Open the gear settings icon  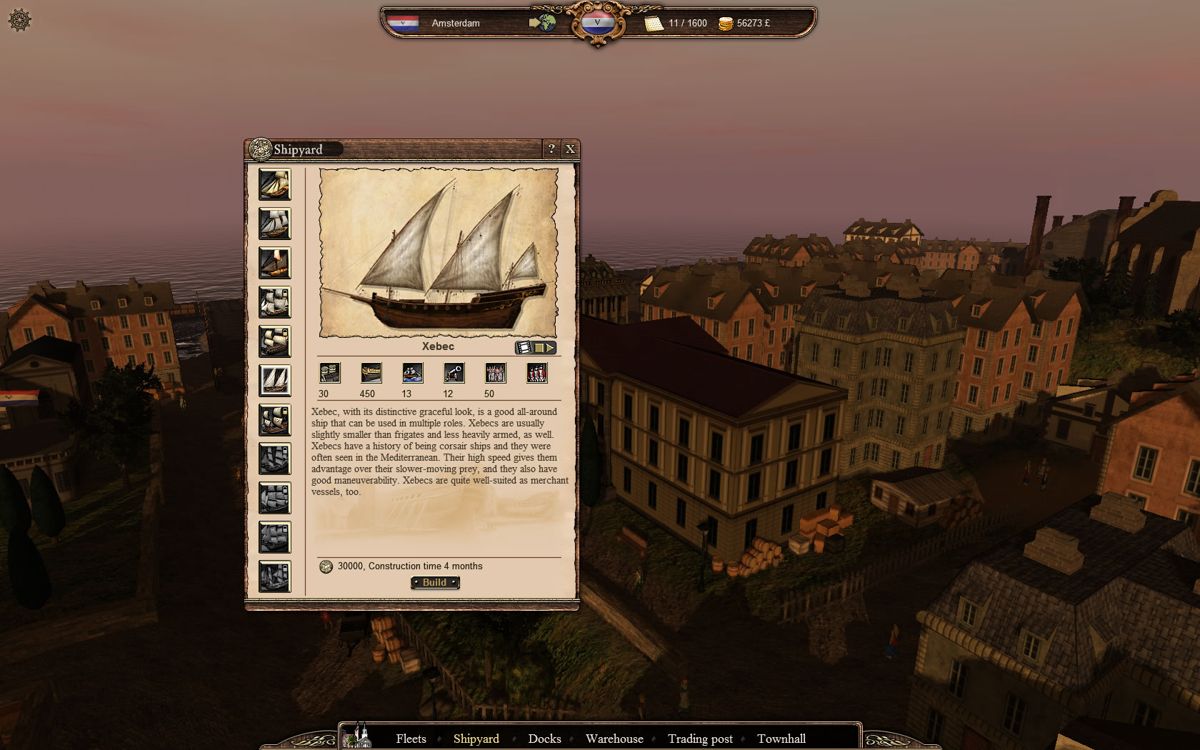20,19
